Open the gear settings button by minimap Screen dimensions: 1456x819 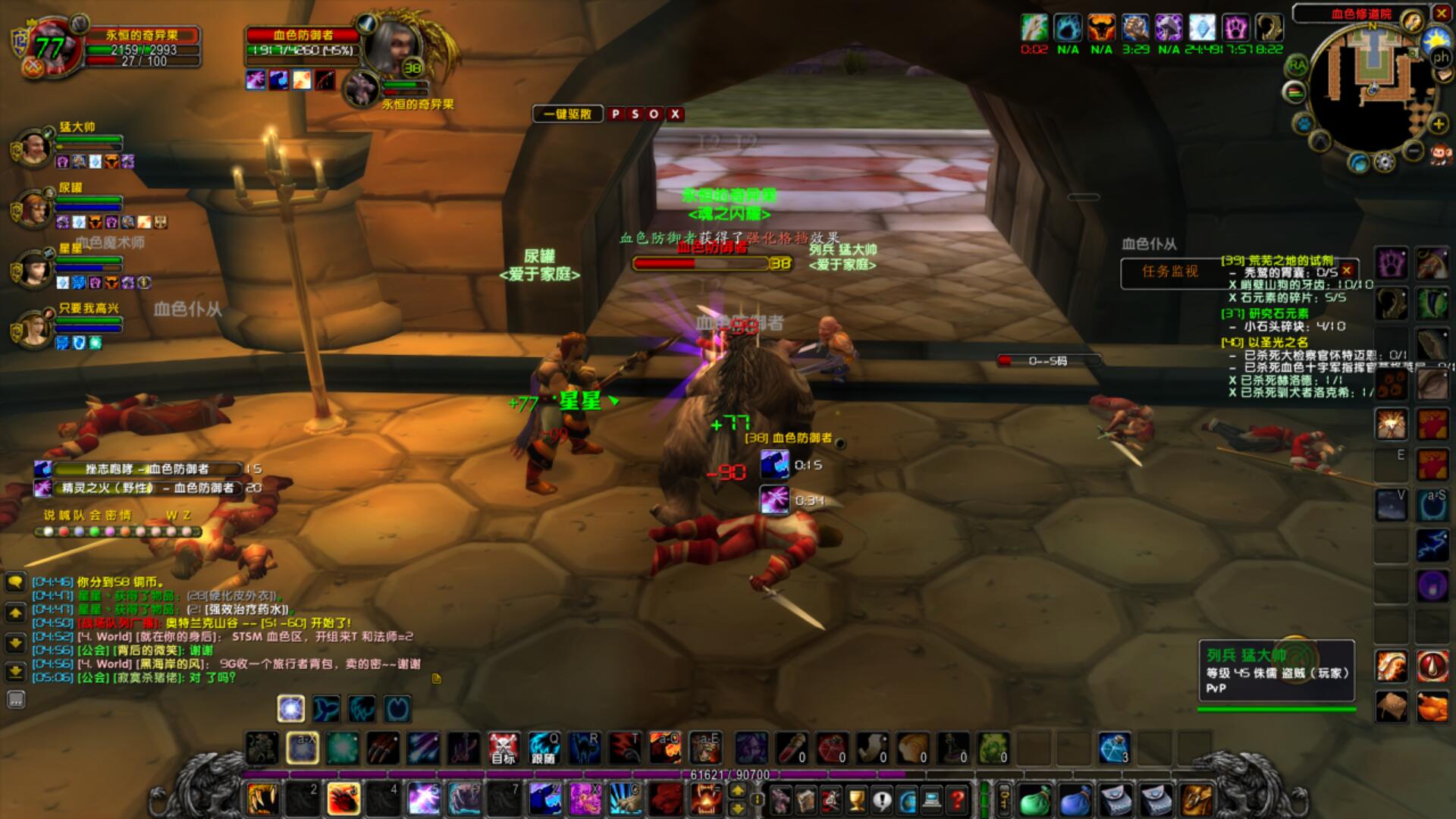click(x=1385, y=162)
